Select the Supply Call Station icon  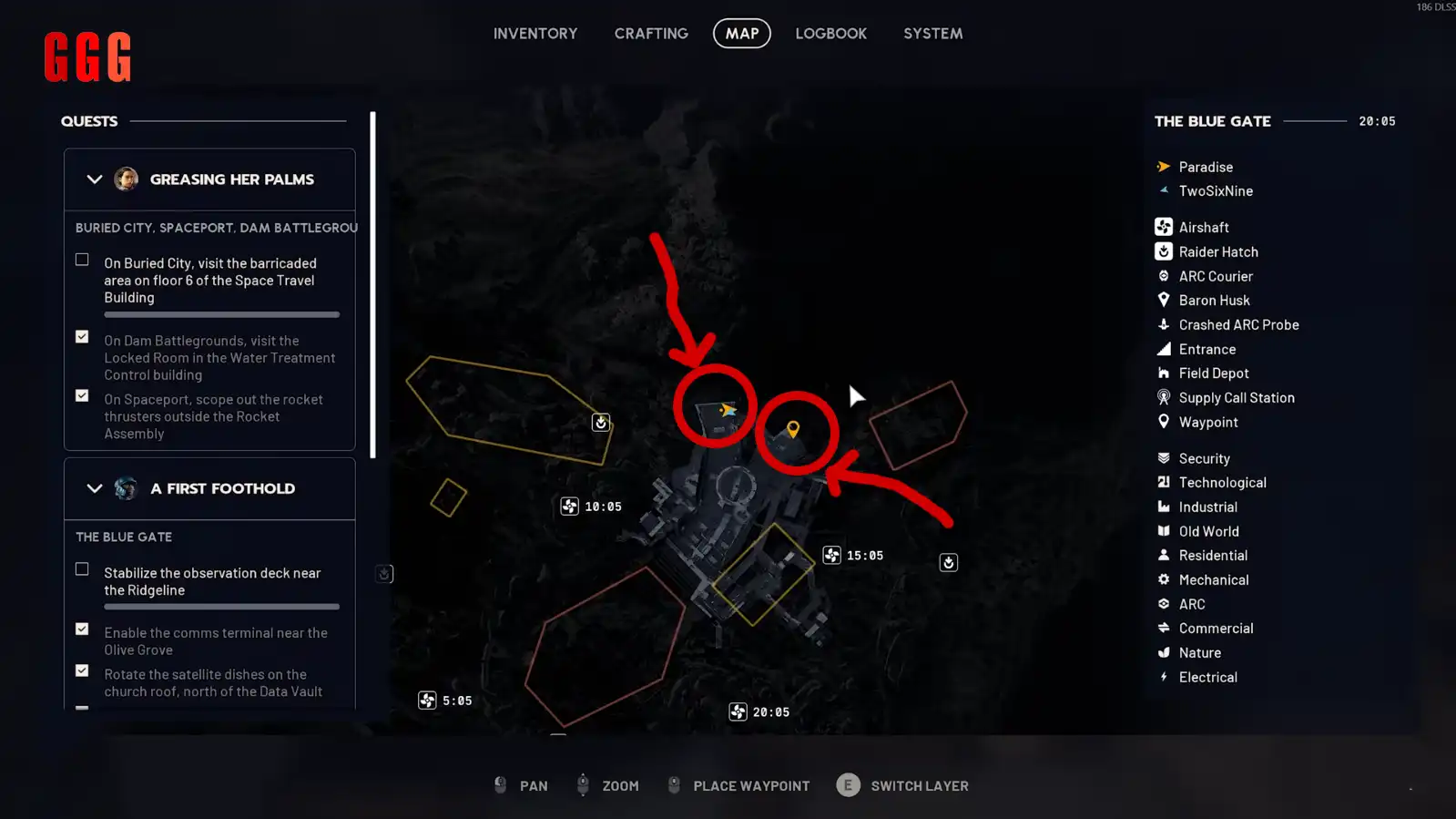pos(1164,397)
